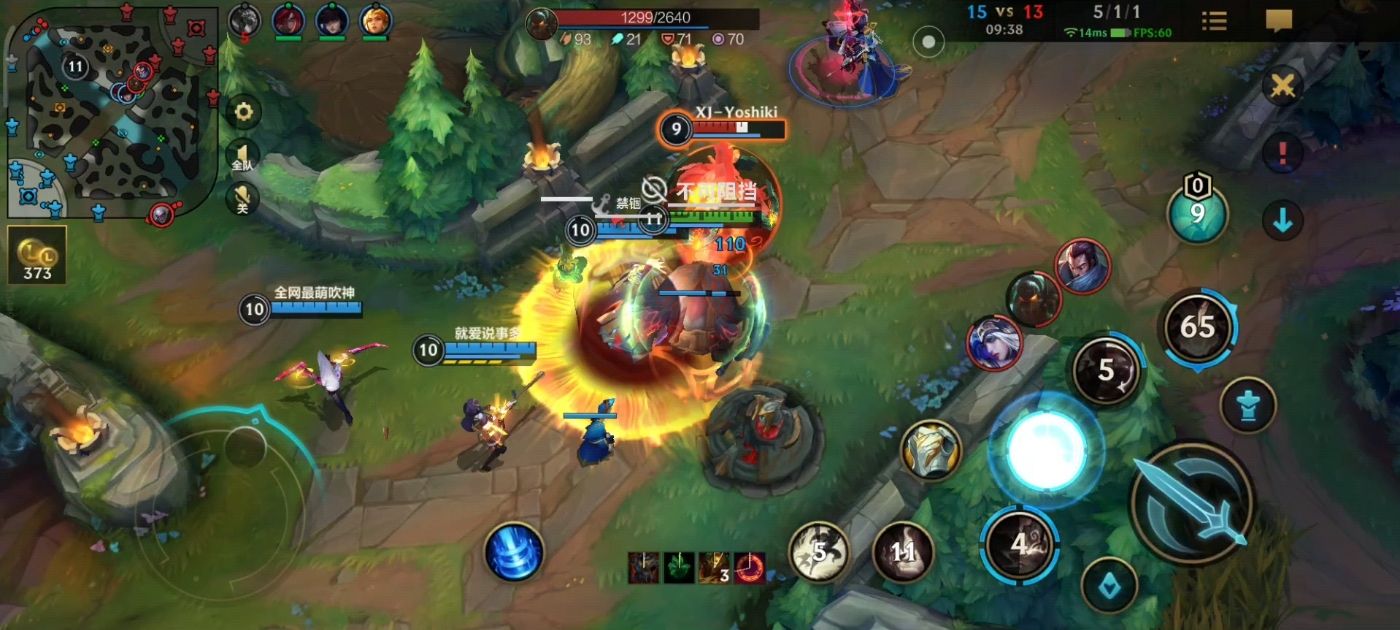
Task: Tap the minimap in the corner
Action: click(112, 108)
